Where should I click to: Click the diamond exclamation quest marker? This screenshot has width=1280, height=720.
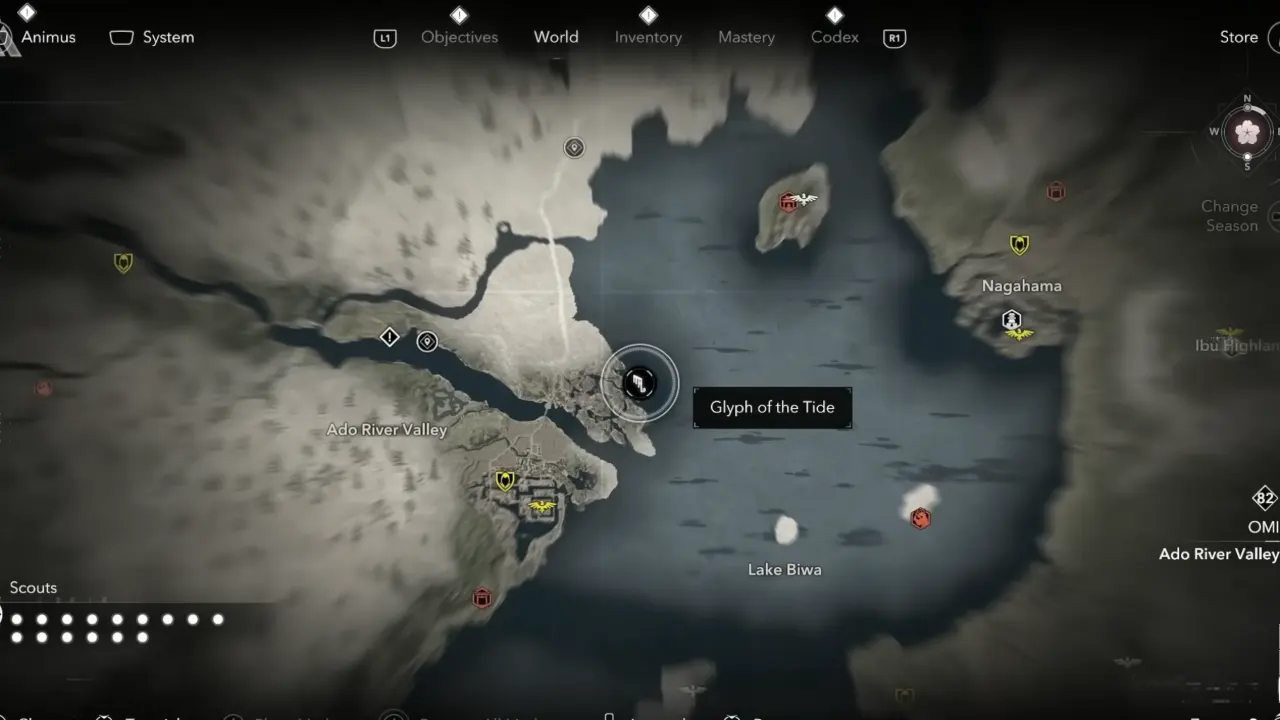[390, 337]
